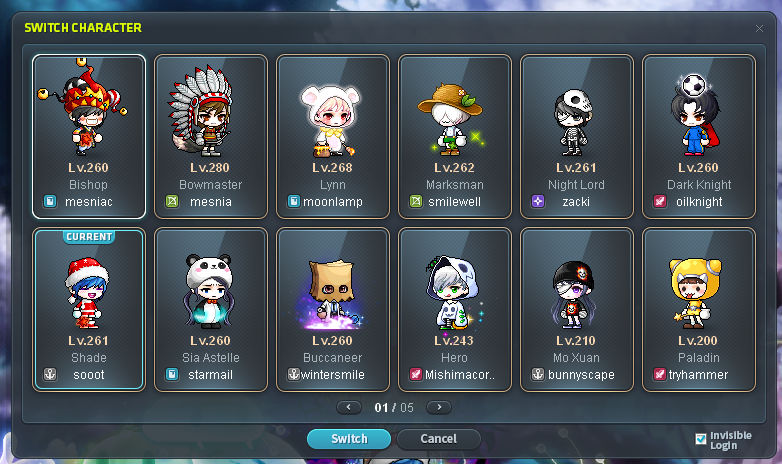The height and width of the screenshot is (464, 782).
Task: Go to the previous character page
Action: point(350,407)
